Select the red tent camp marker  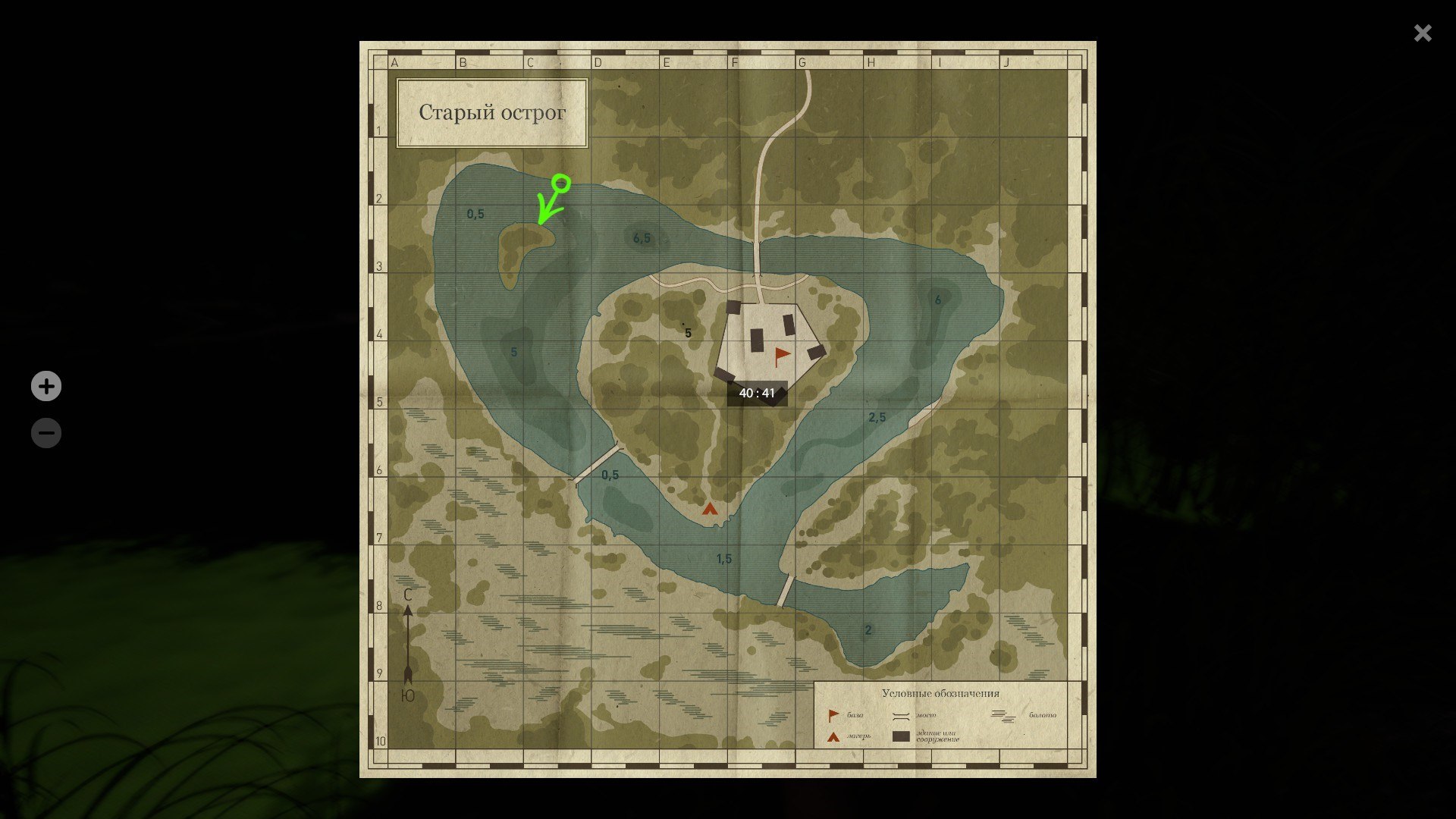point(709,509)
